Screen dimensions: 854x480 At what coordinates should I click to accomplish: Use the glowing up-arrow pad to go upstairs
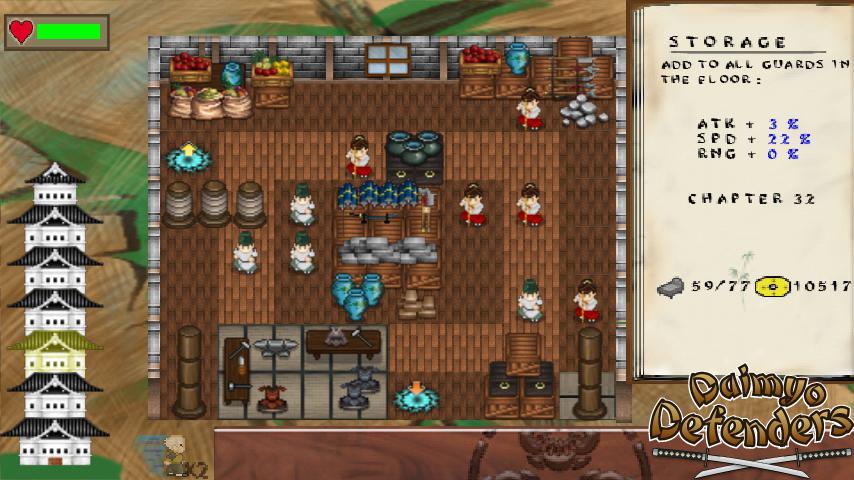[x=188, y=156]
